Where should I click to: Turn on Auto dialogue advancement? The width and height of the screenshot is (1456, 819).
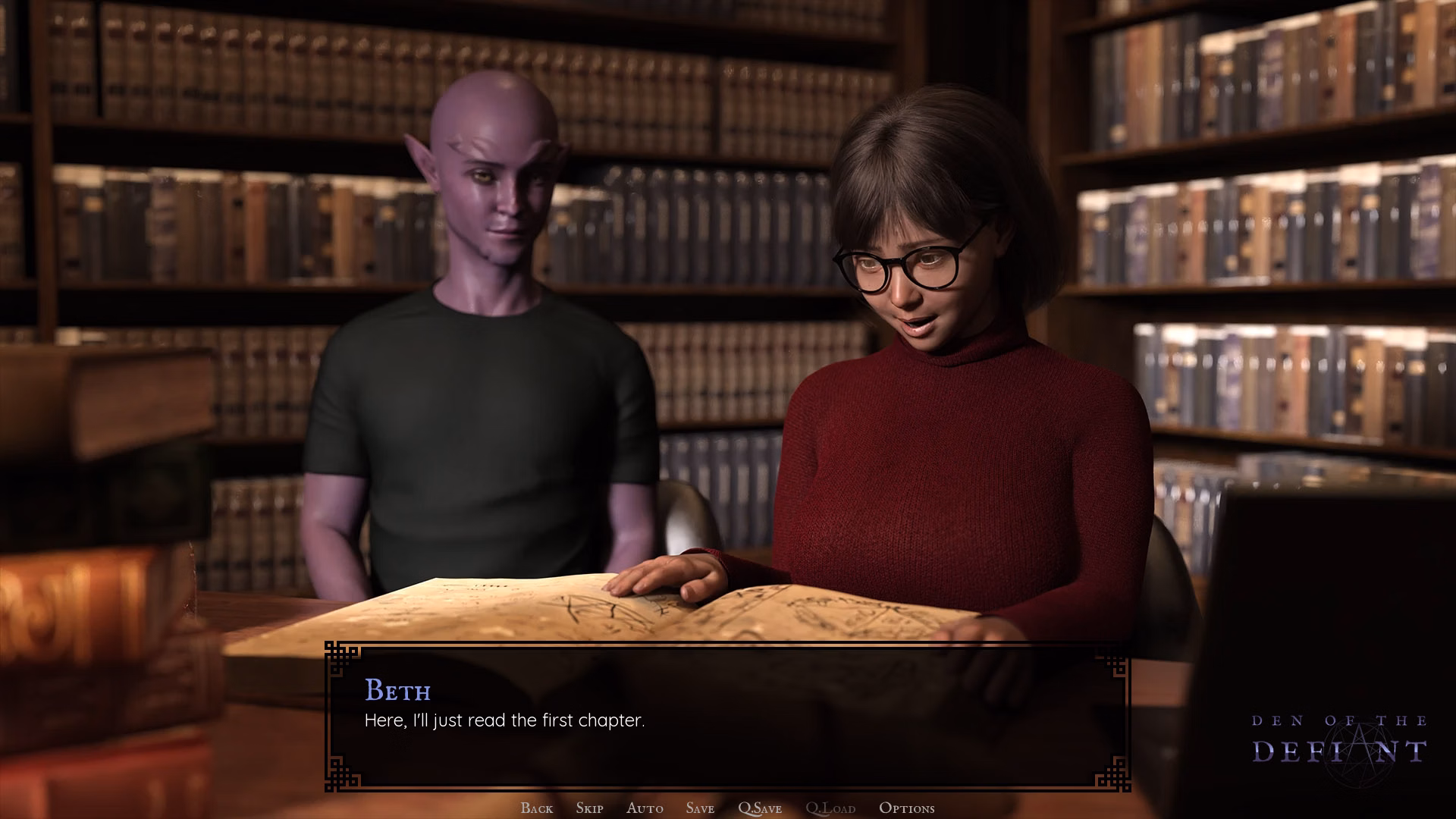[644, 808]
